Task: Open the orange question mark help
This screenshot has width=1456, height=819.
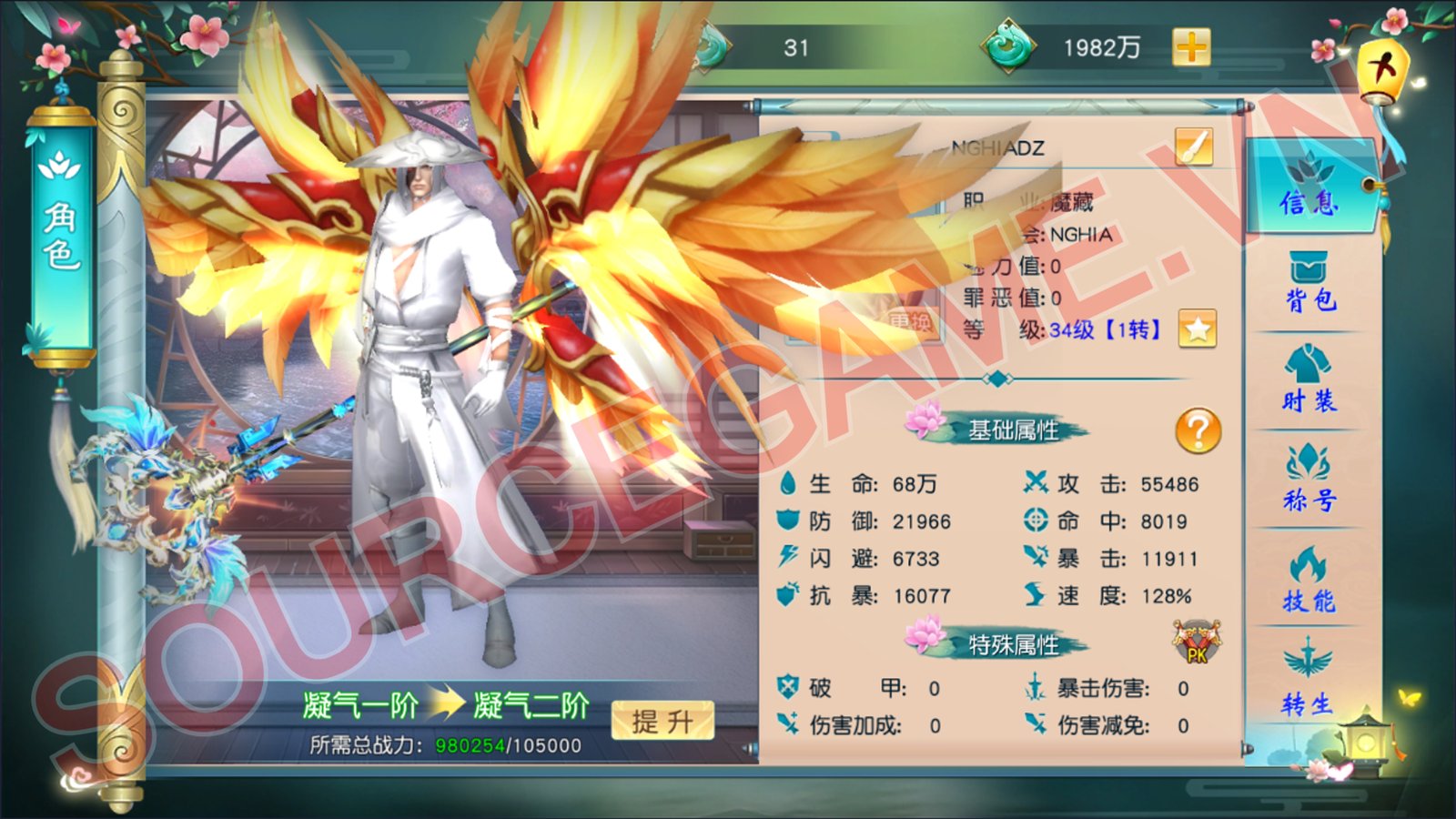Action: 1198,430
